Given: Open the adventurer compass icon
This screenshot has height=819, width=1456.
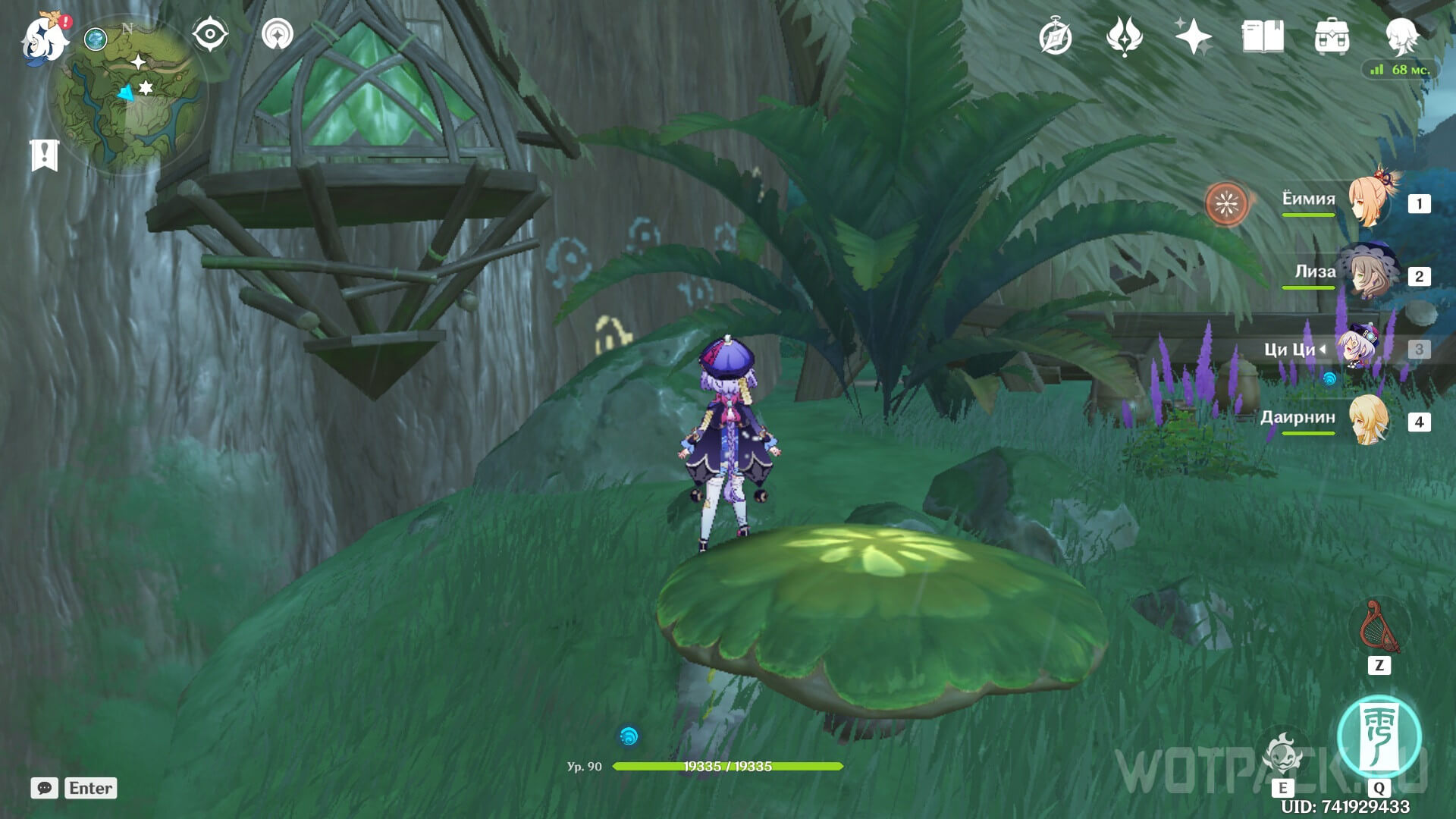Looking at the screenshot, I should pyautogui.click(x=1056, y=37).
